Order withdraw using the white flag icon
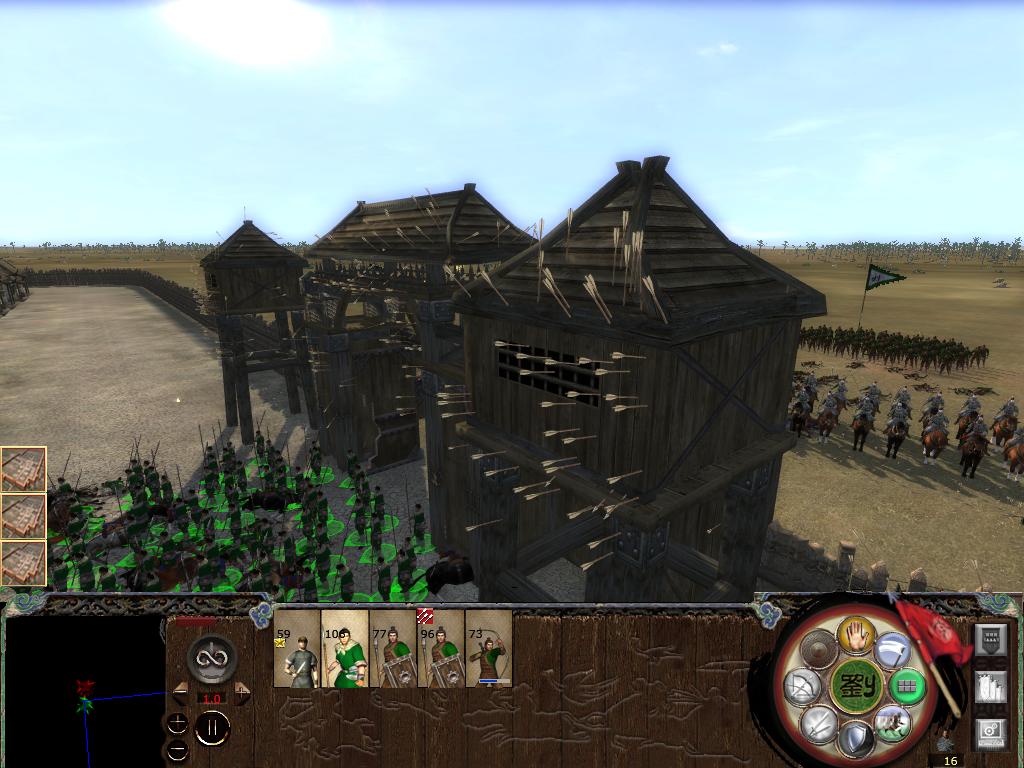 [x=892, y=651]
